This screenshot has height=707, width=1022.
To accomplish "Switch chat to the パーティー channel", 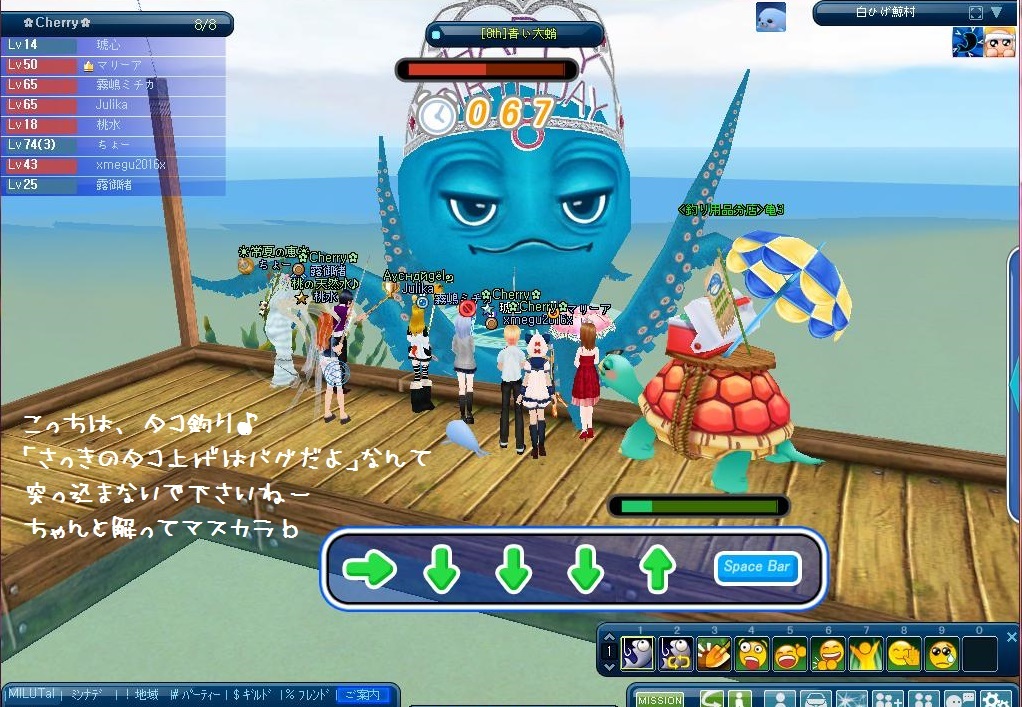I will click(202, 694).
